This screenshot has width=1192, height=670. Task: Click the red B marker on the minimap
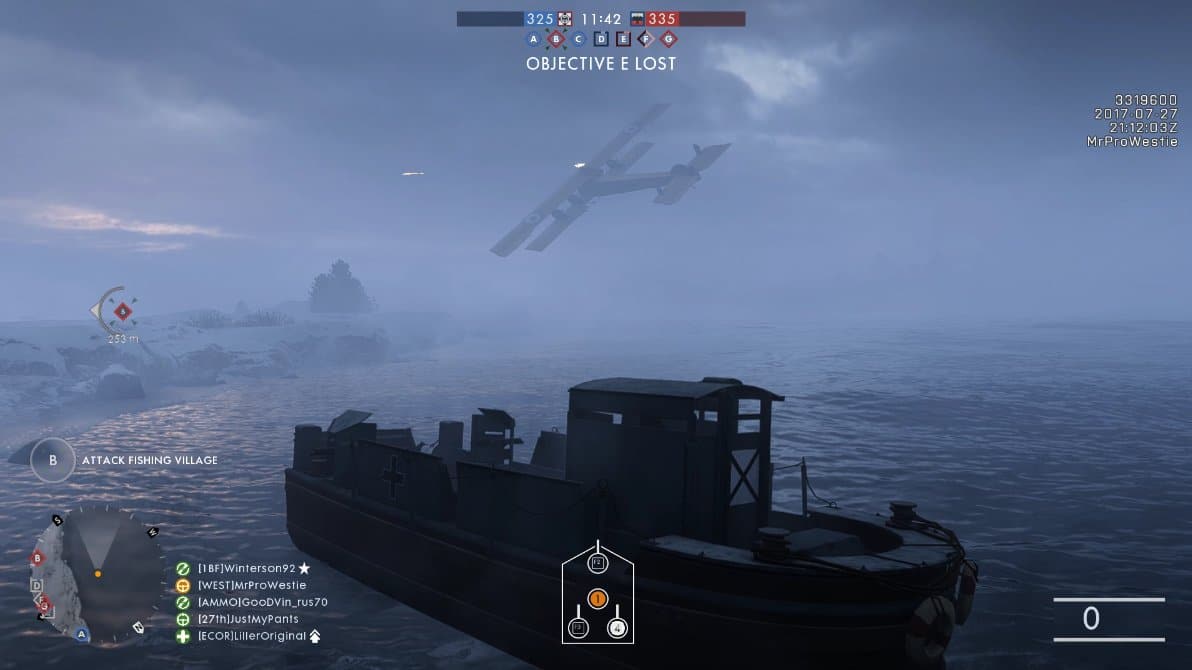point(38,558)
